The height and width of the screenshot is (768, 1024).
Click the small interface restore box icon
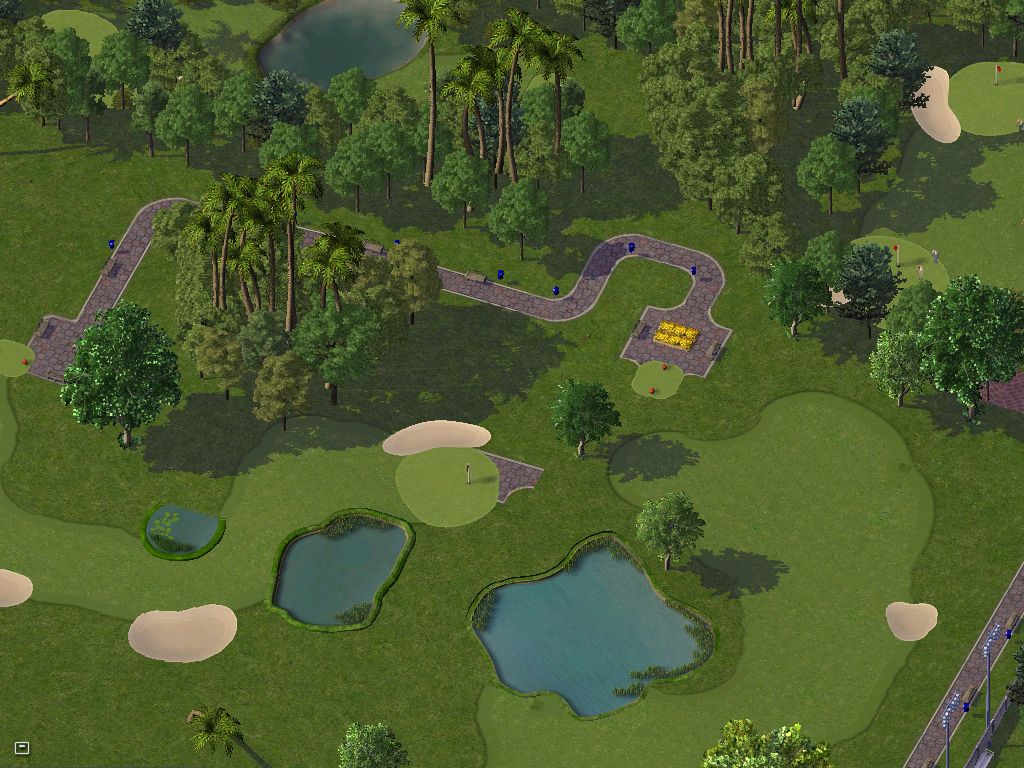[x=22, y=747]
